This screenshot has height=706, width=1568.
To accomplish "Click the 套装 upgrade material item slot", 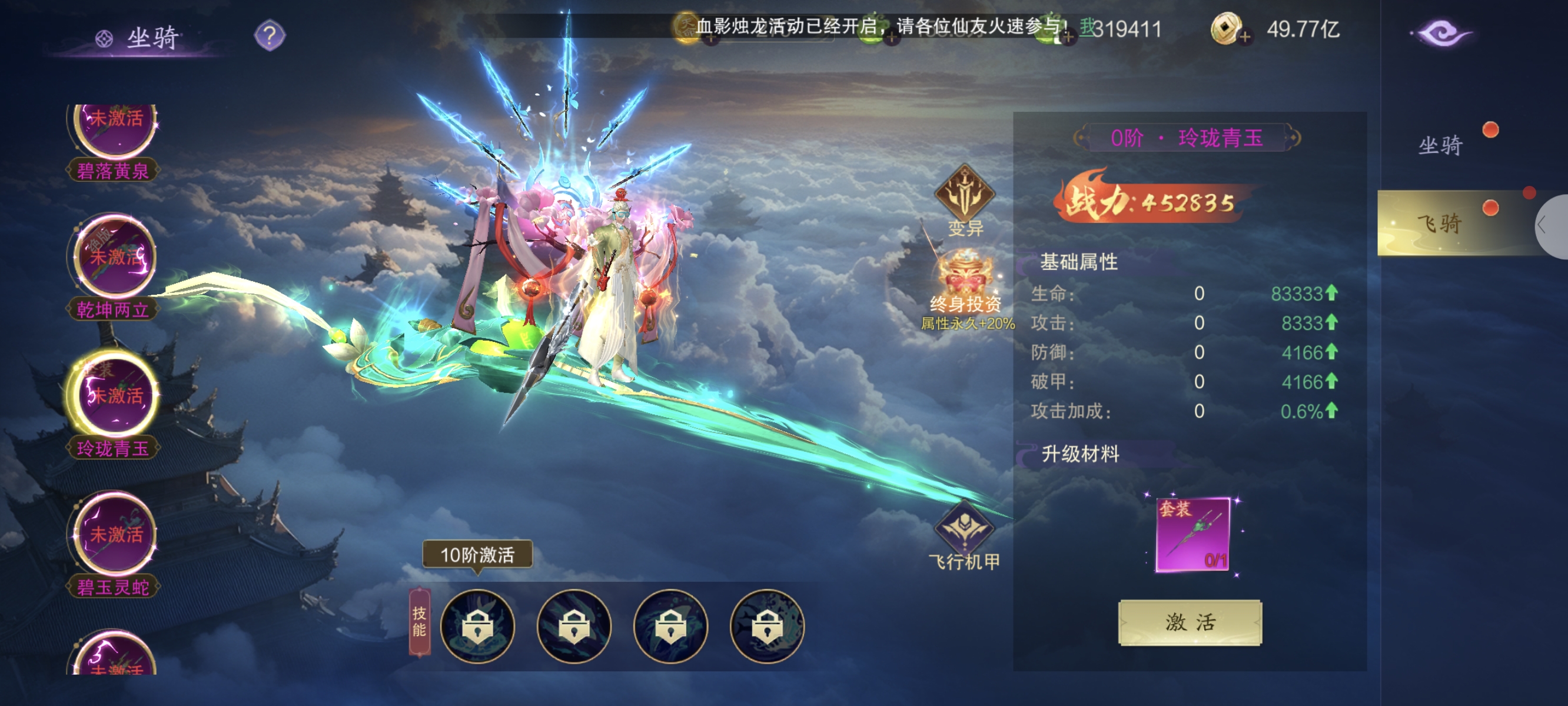I will click(1192, 535).
